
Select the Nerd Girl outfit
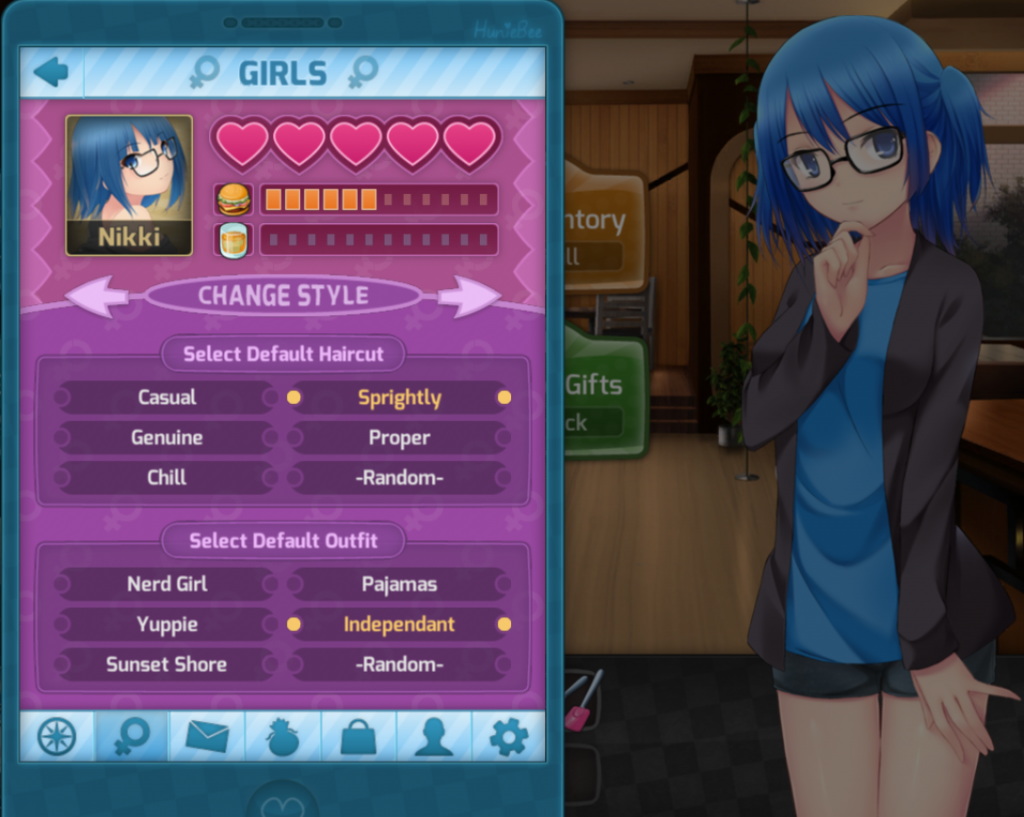(x=167, y=584)
